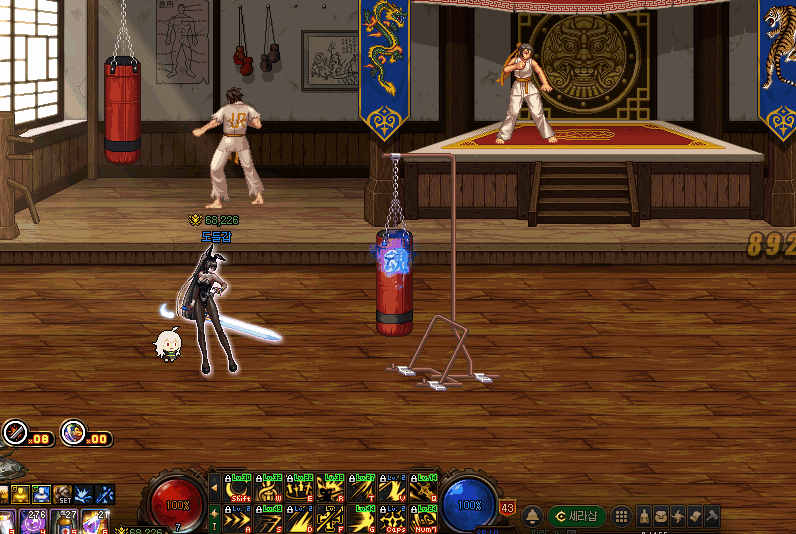Click the notification bell icon
796x534 pixels.
(534, 516)
